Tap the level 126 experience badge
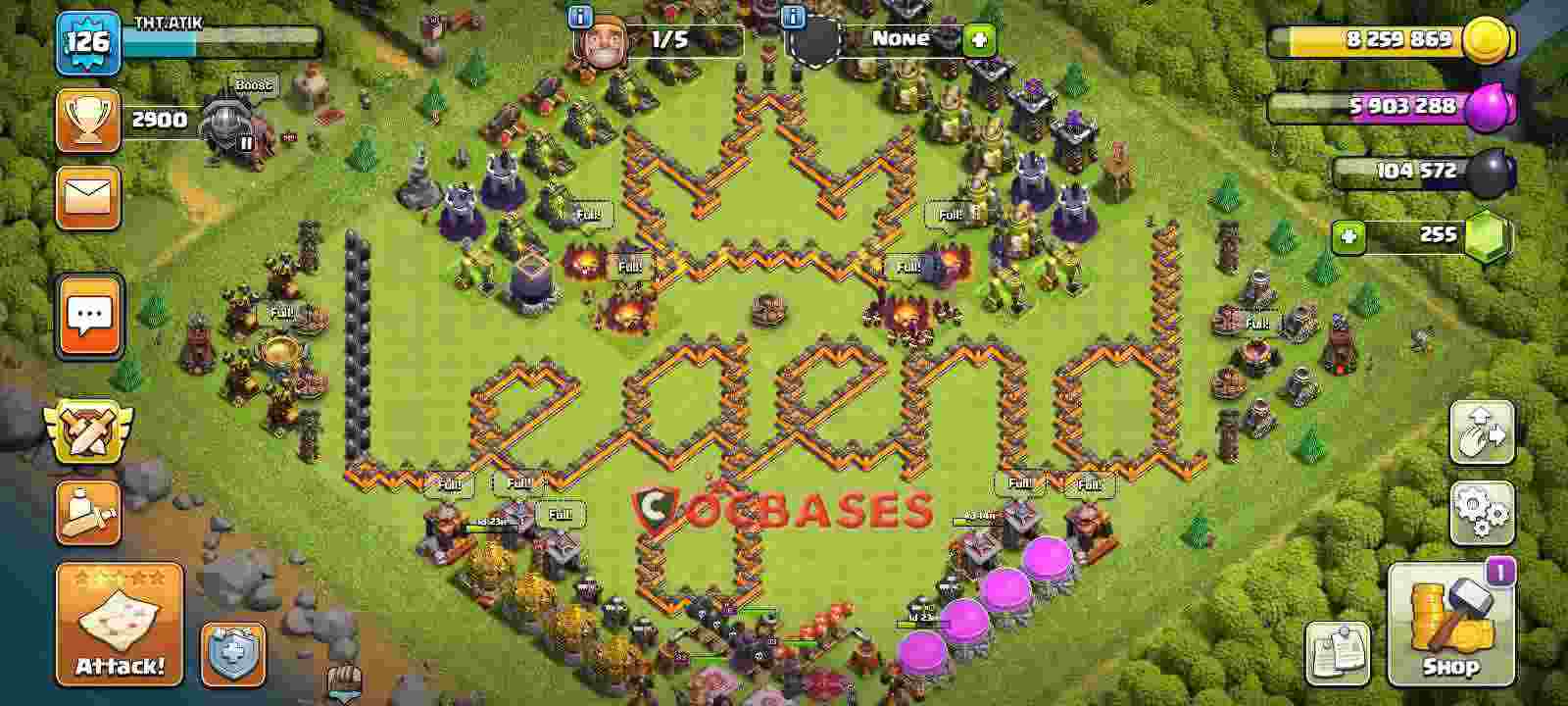This screenshot has width=1568, height=706. 87,39
